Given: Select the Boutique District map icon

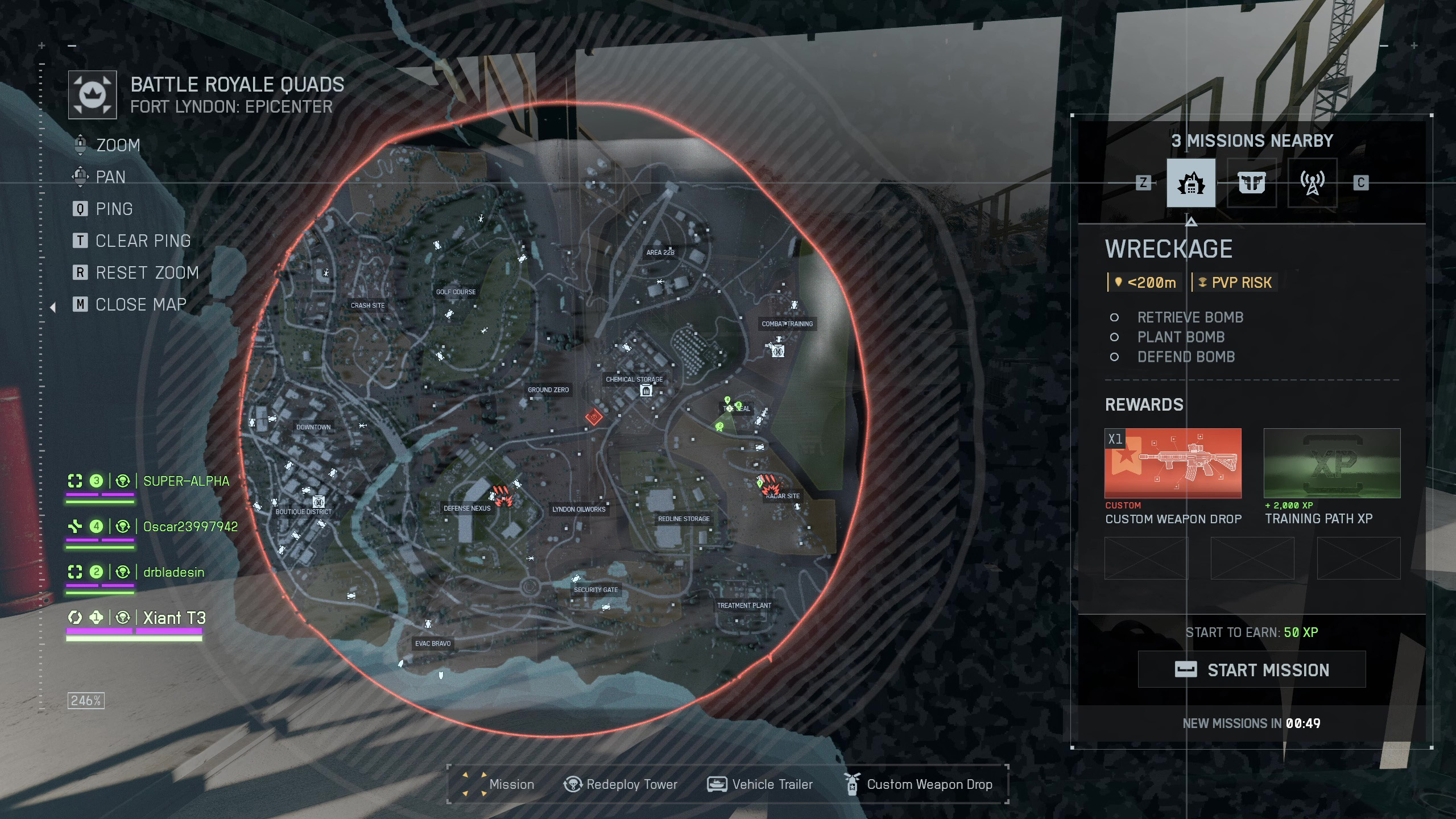Looking at the screenshot, I should tap(318, 502).
